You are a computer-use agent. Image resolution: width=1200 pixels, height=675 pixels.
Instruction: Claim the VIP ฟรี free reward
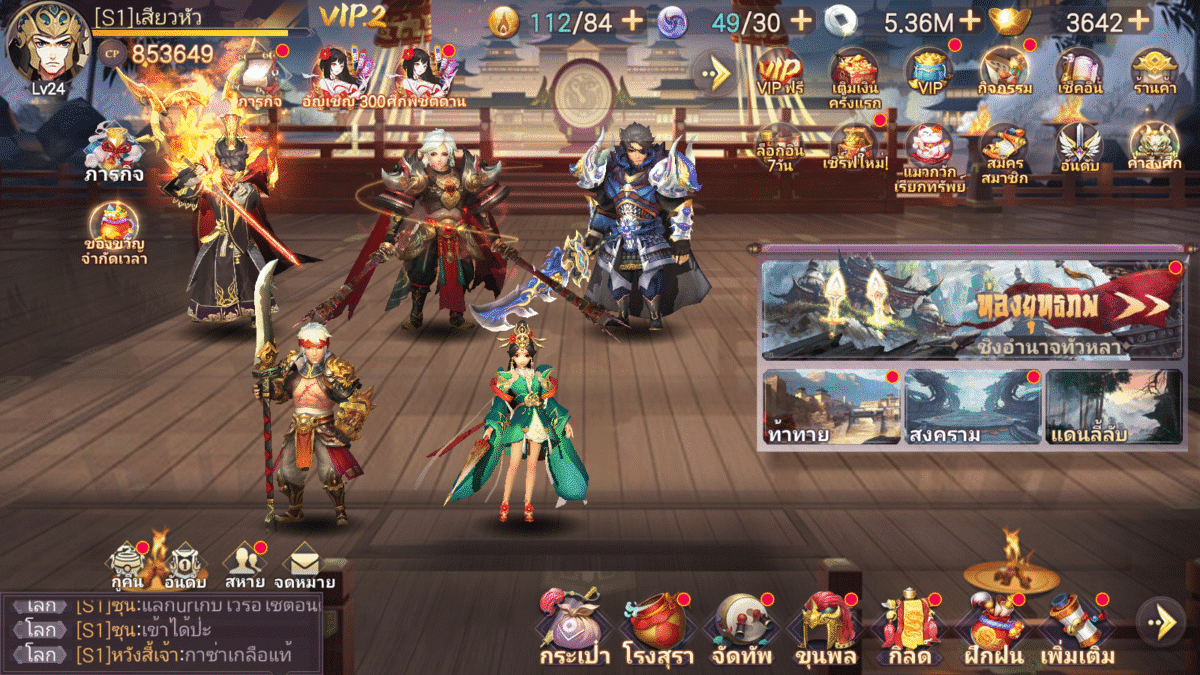click(x=779, y=72)
